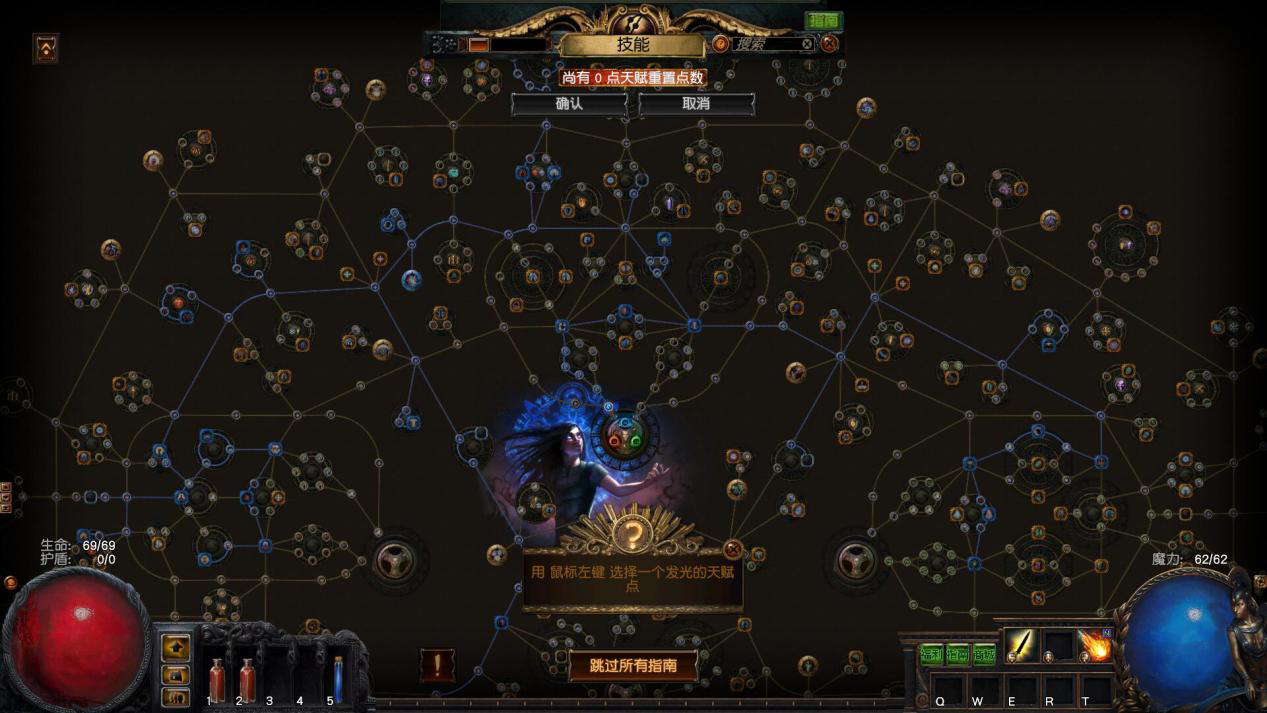Cancel the pending skill changes (取消)
Image resolution: width=1267 pixels, height=713 pixels.
click(696, 104)
